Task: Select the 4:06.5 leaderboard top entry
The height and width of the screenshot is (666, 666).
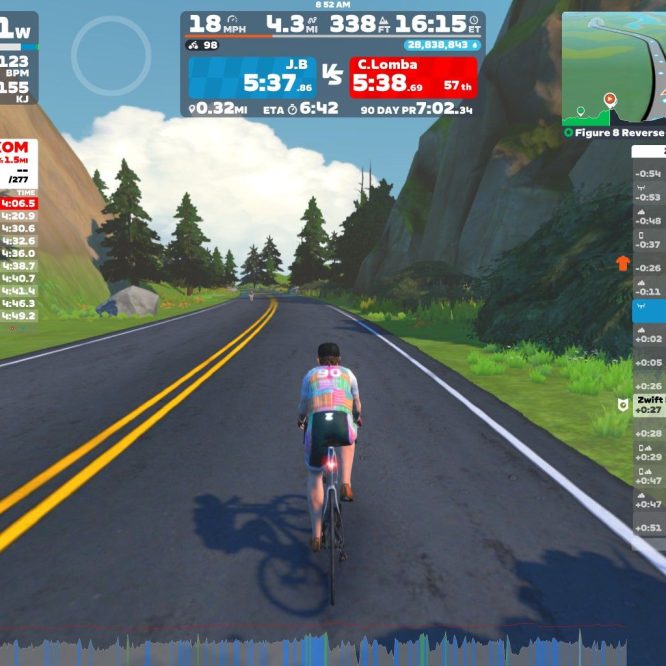Action: [x=19, y=203]
